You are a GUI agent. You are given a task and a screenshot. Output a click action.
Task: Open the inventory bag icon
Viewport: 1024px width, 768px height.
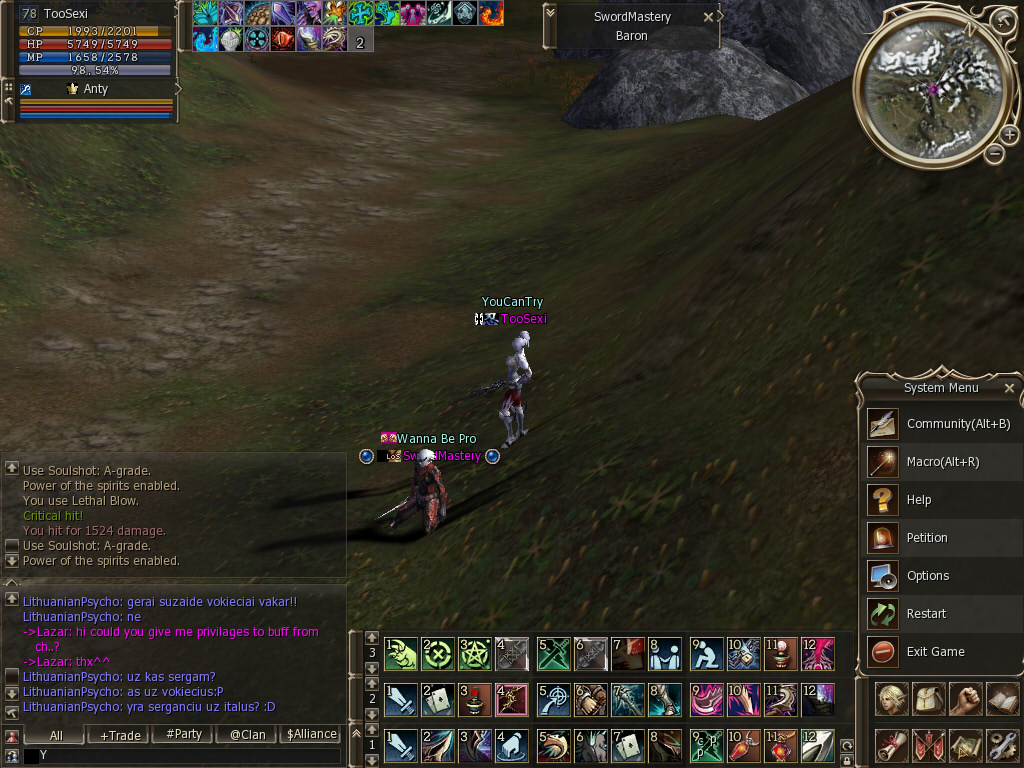[929, 699]
